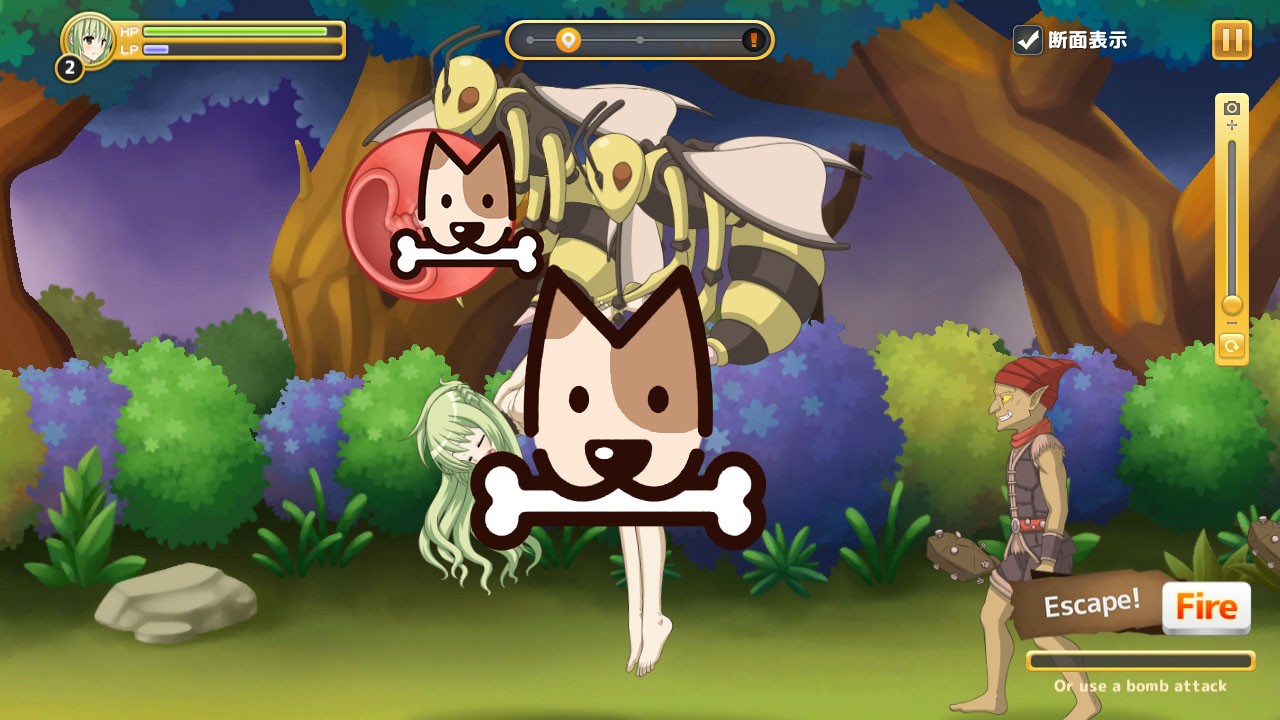Select the exclamation marker on the stage progress bar

pos(753,40)
